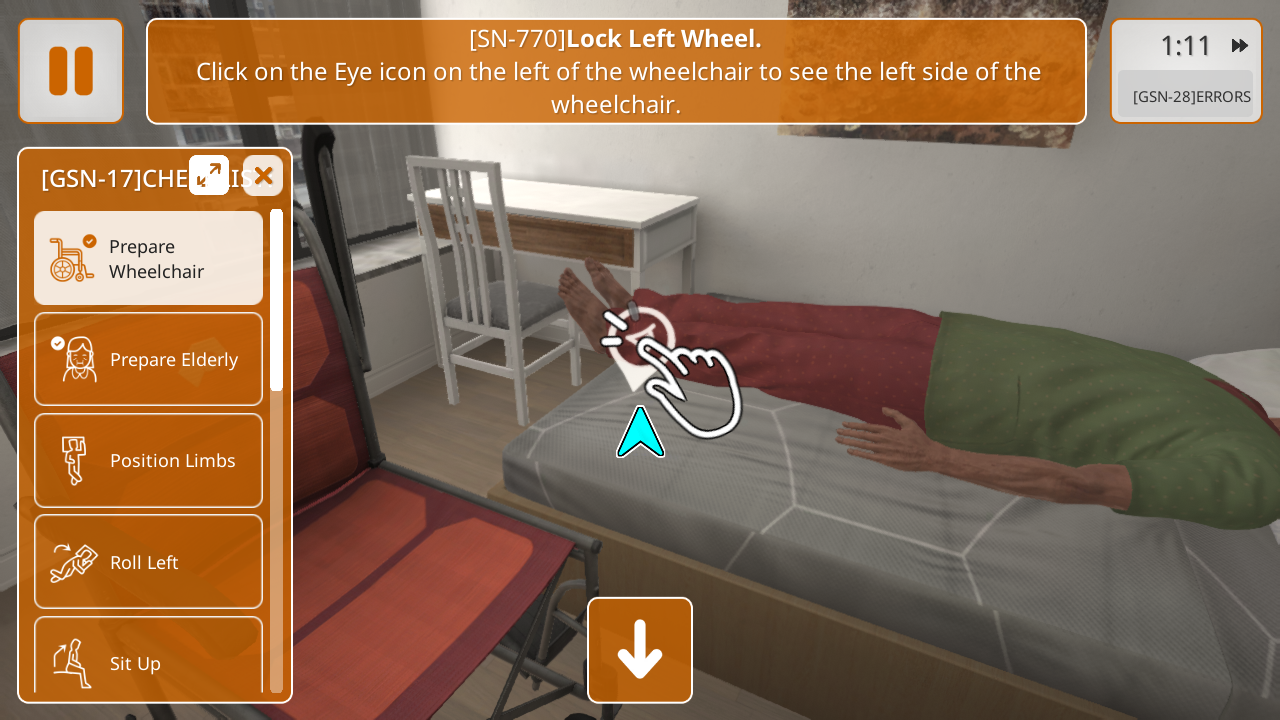Close the checklist panel
This screenshot has height=720, width=1280.
263,176
